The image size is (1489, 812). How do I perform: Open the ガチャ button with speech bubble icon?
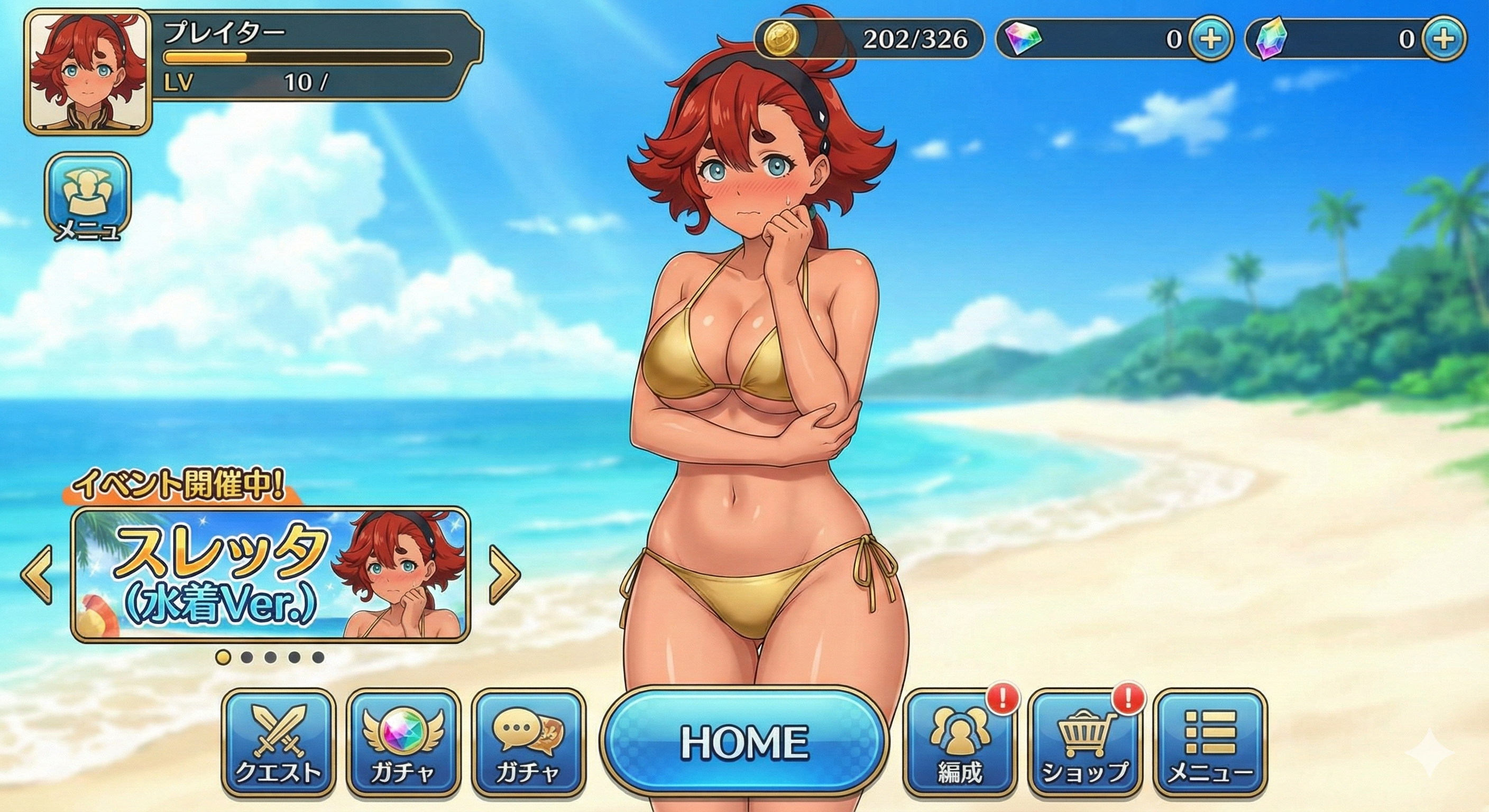tap(528, 742)
